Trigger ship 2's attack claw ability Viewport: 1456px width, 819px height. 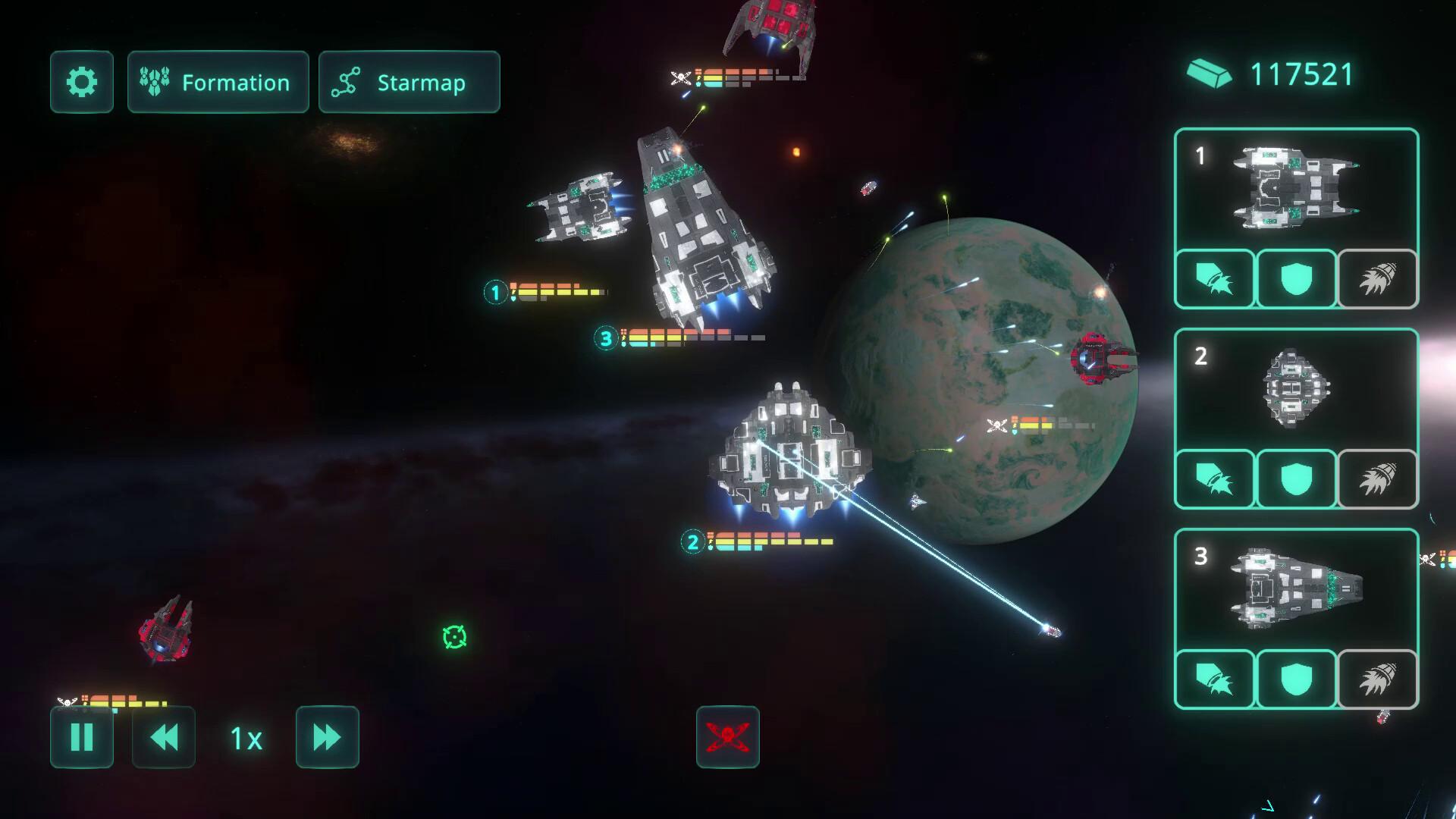[x=1214, y=479]
